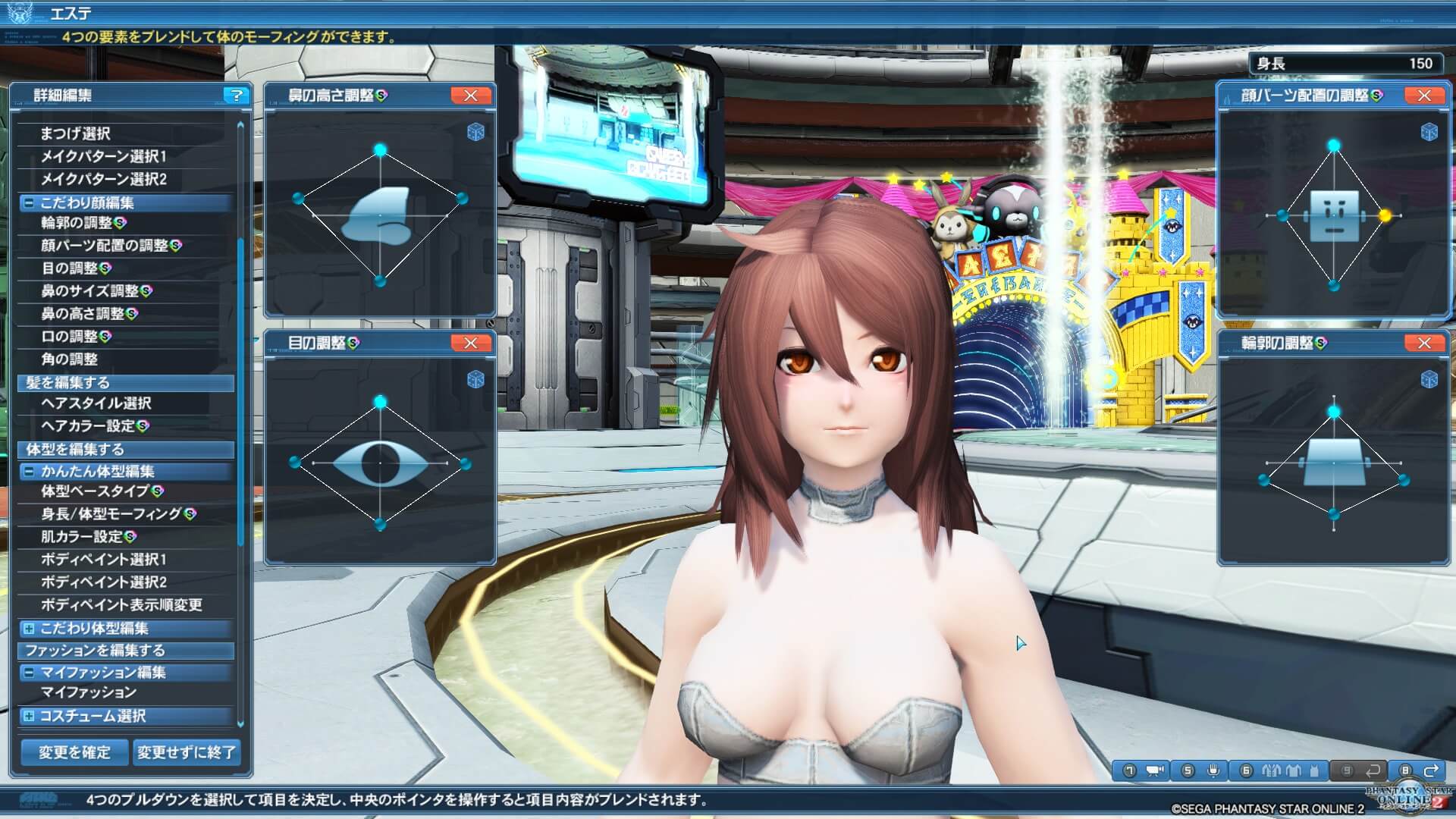Select 身長/体型モーフィング entry

click(111, 514)
